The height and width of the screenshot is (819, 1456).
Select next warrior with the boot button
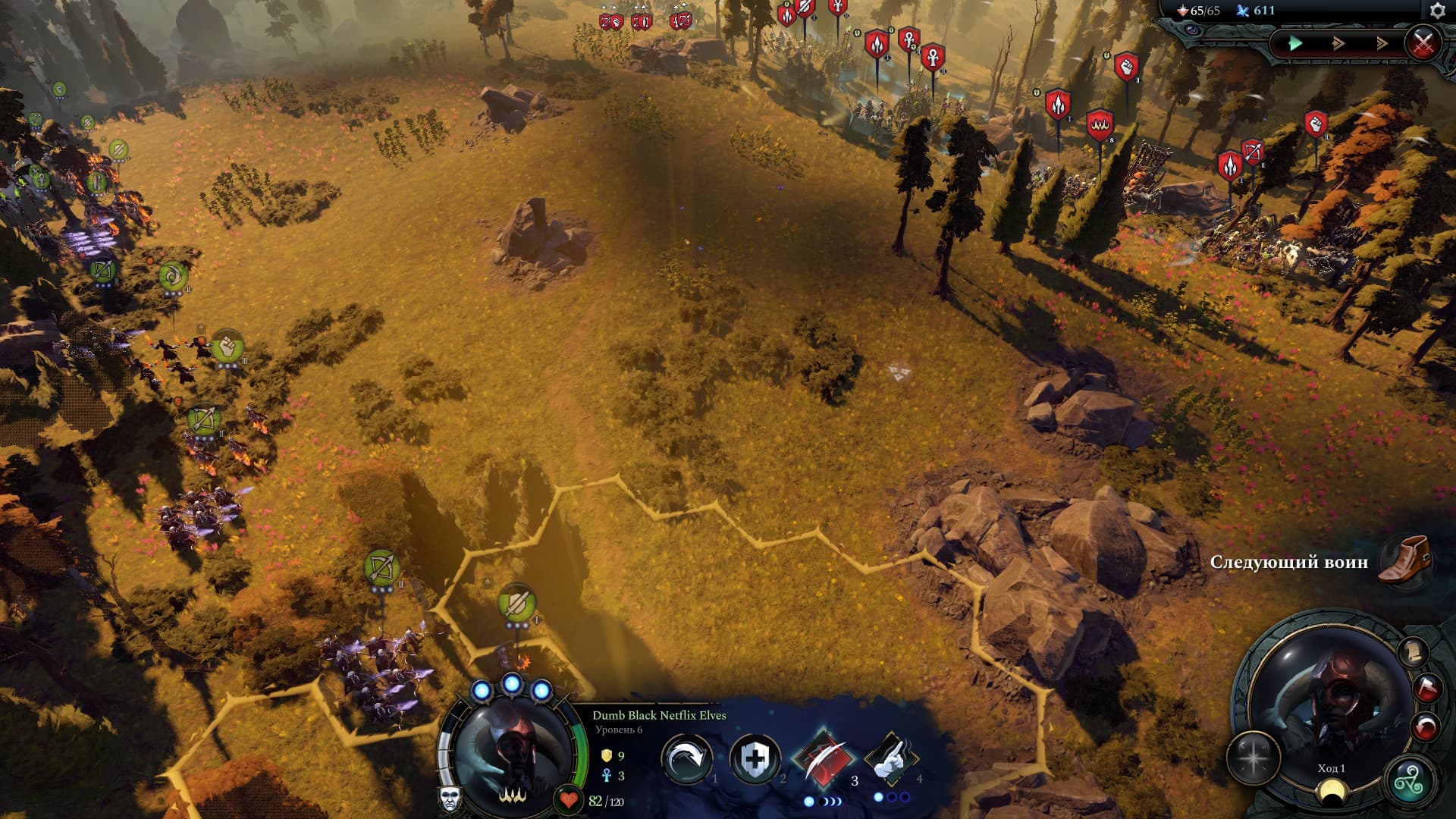pyautogui.click(x=1403, y=560)
